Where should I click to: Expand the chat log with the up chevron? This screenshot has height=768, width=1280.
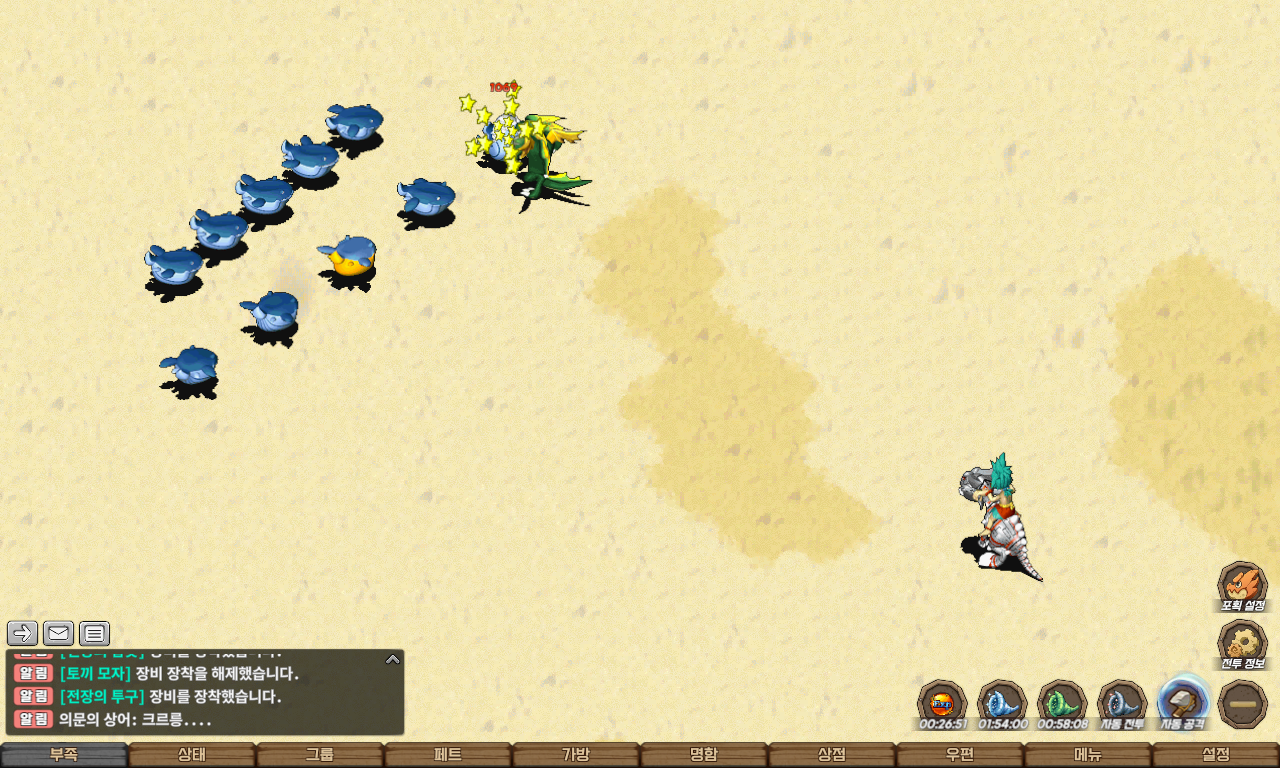393,659
